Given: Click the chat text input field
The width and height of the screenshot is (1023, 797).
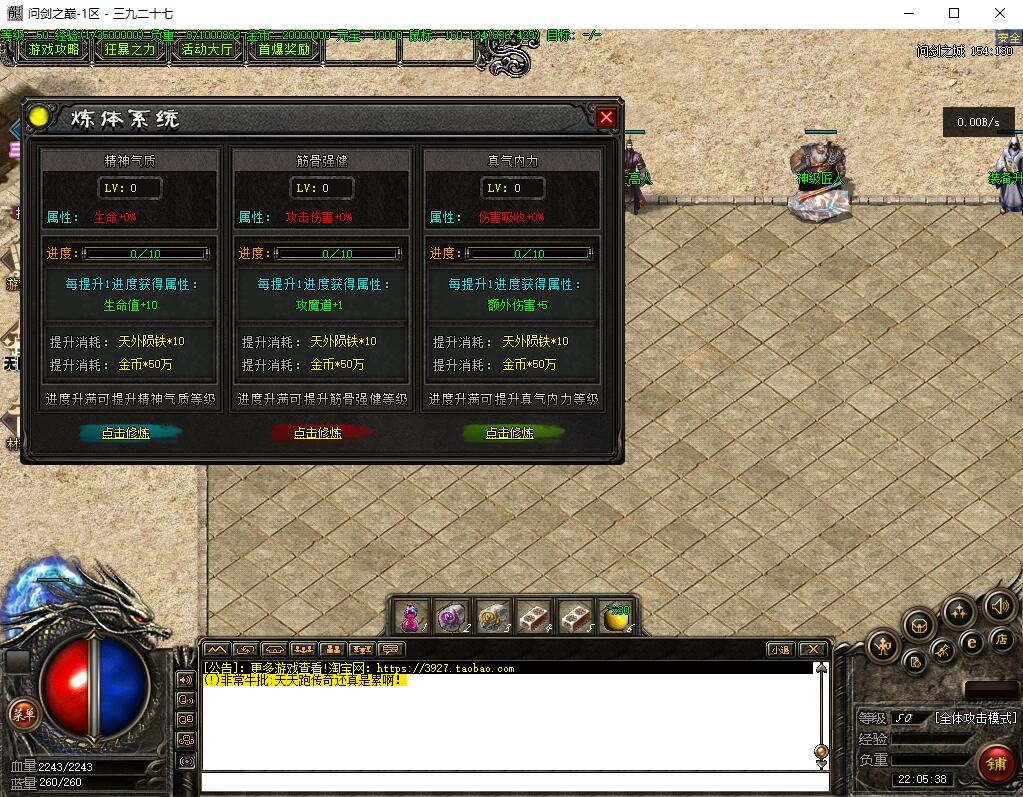Looking at the screenshot, I should pyautogui.click(x=510, y=781).
